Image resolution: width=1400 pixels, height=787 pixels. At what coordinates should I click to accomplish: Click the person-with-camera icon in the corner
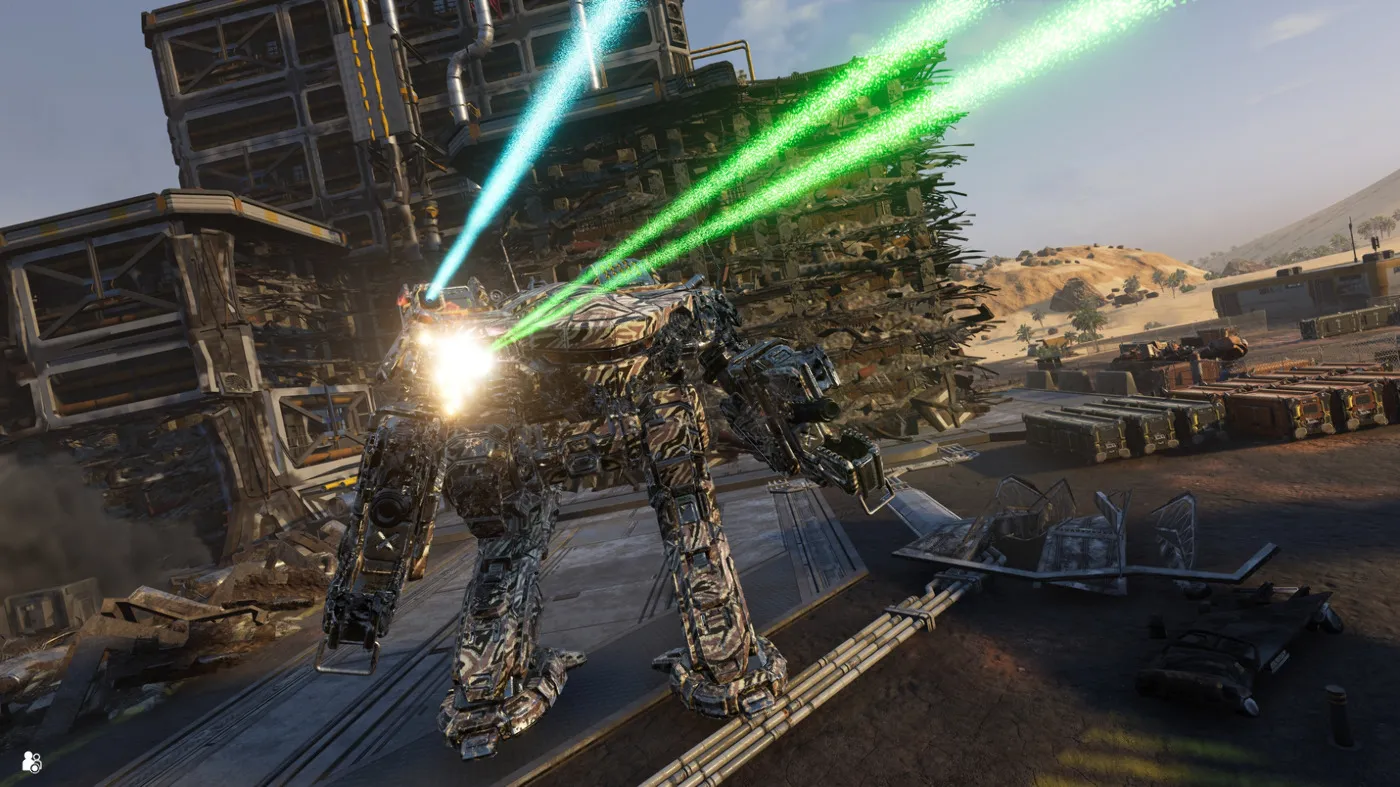[31, 762]
